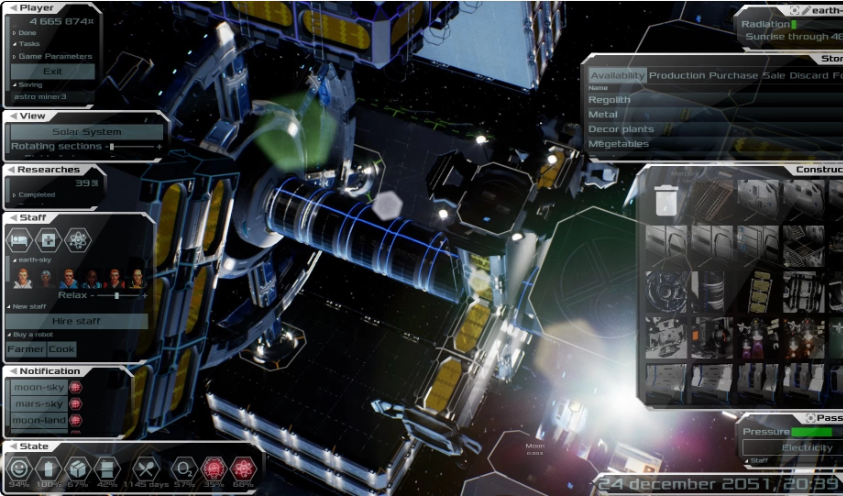
Task: Switch to the Production storage tab
Action: [x=676, y=76]
